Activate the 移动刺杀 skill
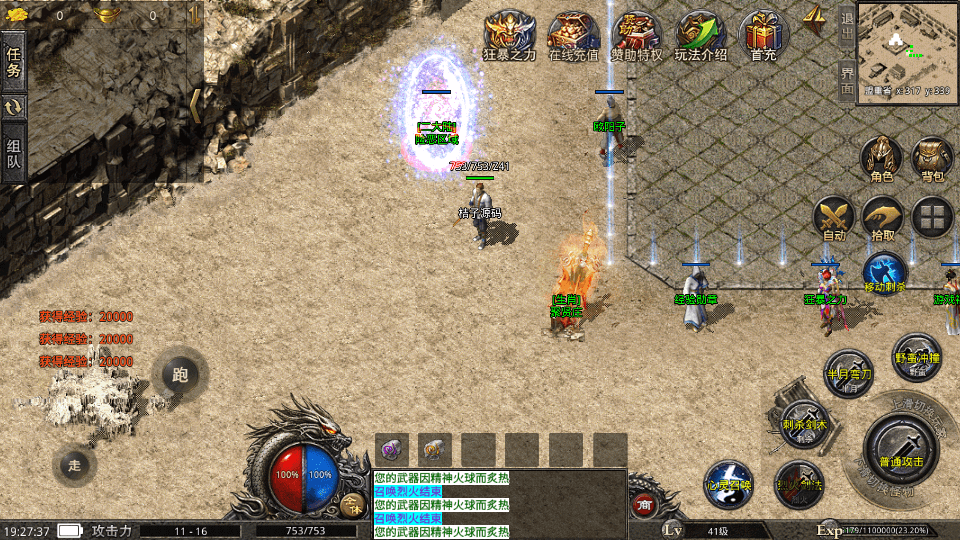960x540 pixels. 884,273
